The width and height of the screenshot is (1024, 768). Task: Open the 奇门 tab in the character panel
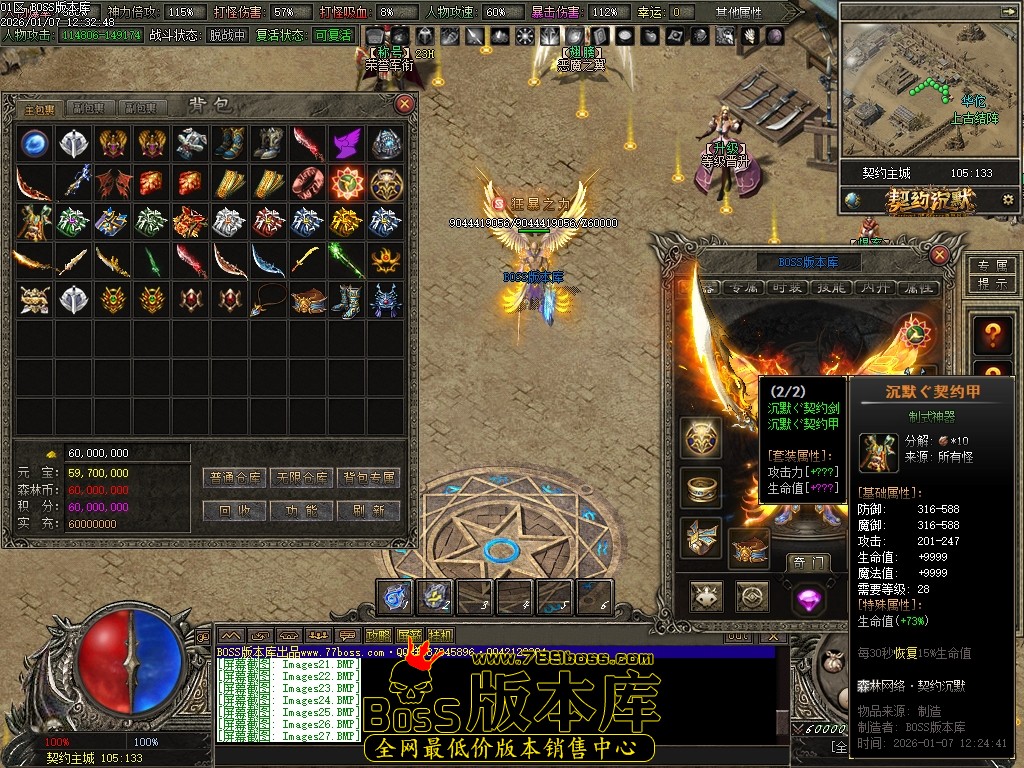coord(806,562)
